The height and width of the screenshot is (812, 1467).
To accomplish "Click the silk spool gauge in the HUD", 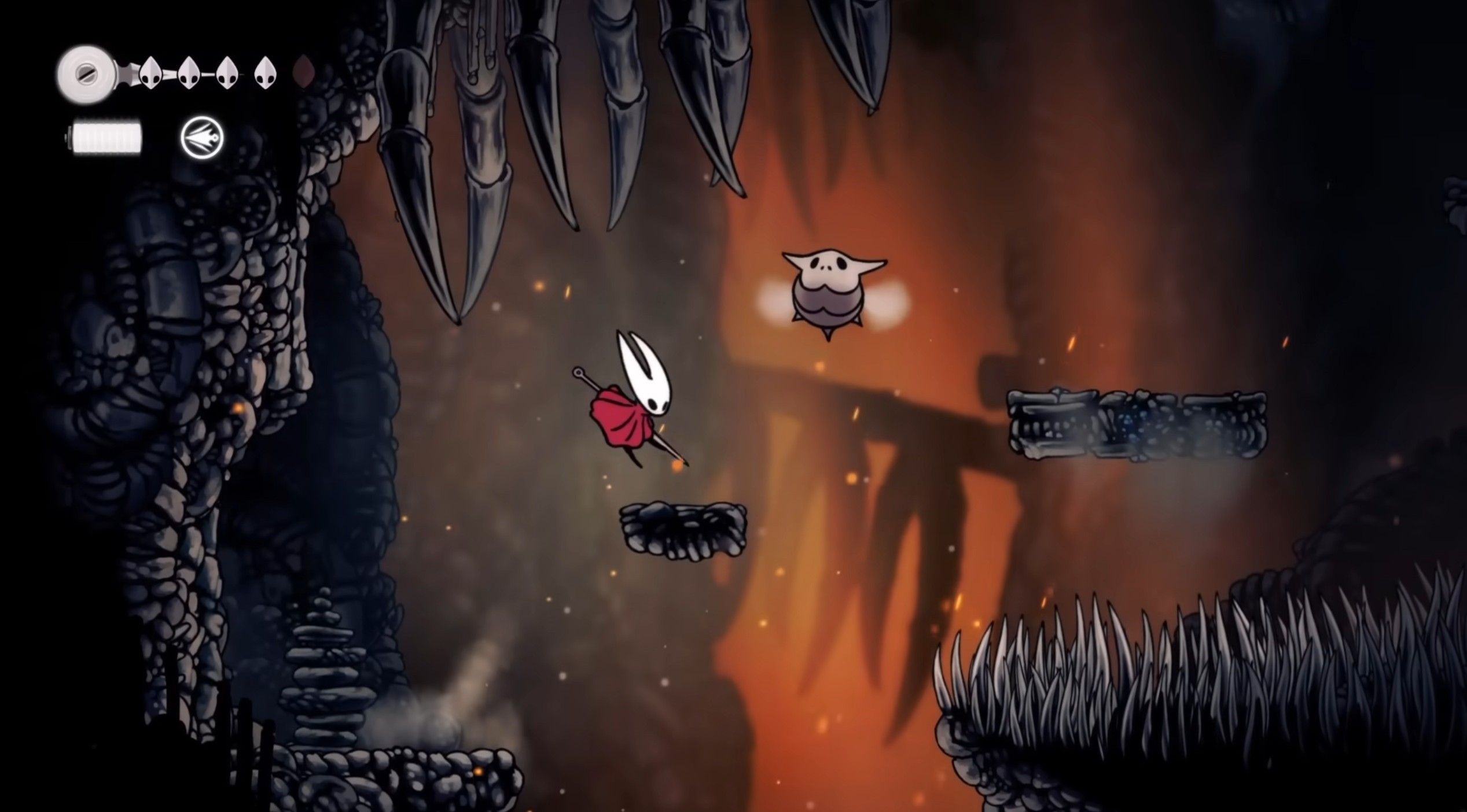I will 88,74.
